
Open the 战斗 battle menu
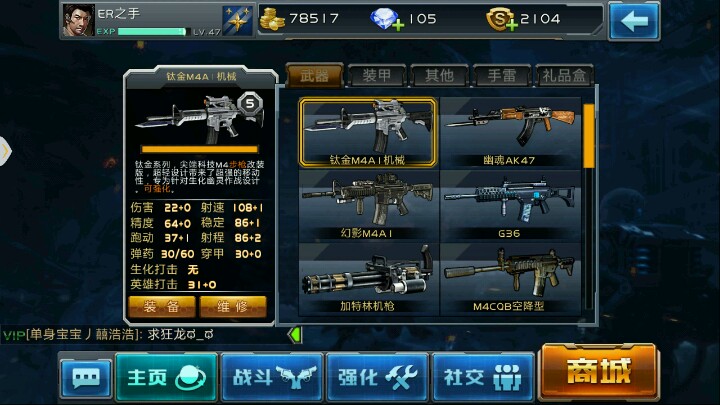point(271,376)
